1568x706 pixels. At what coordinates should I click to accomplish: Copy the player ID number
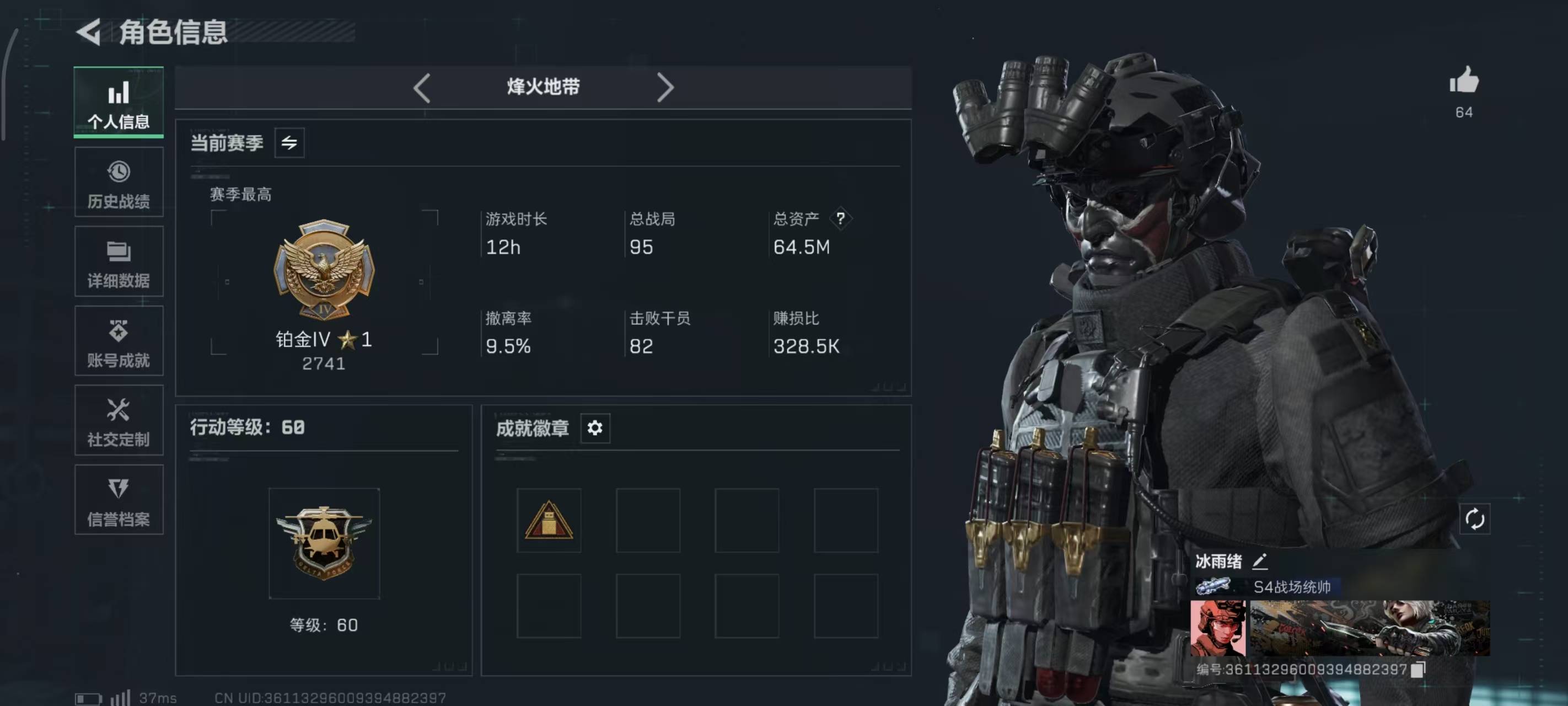tap(1418, 670)
